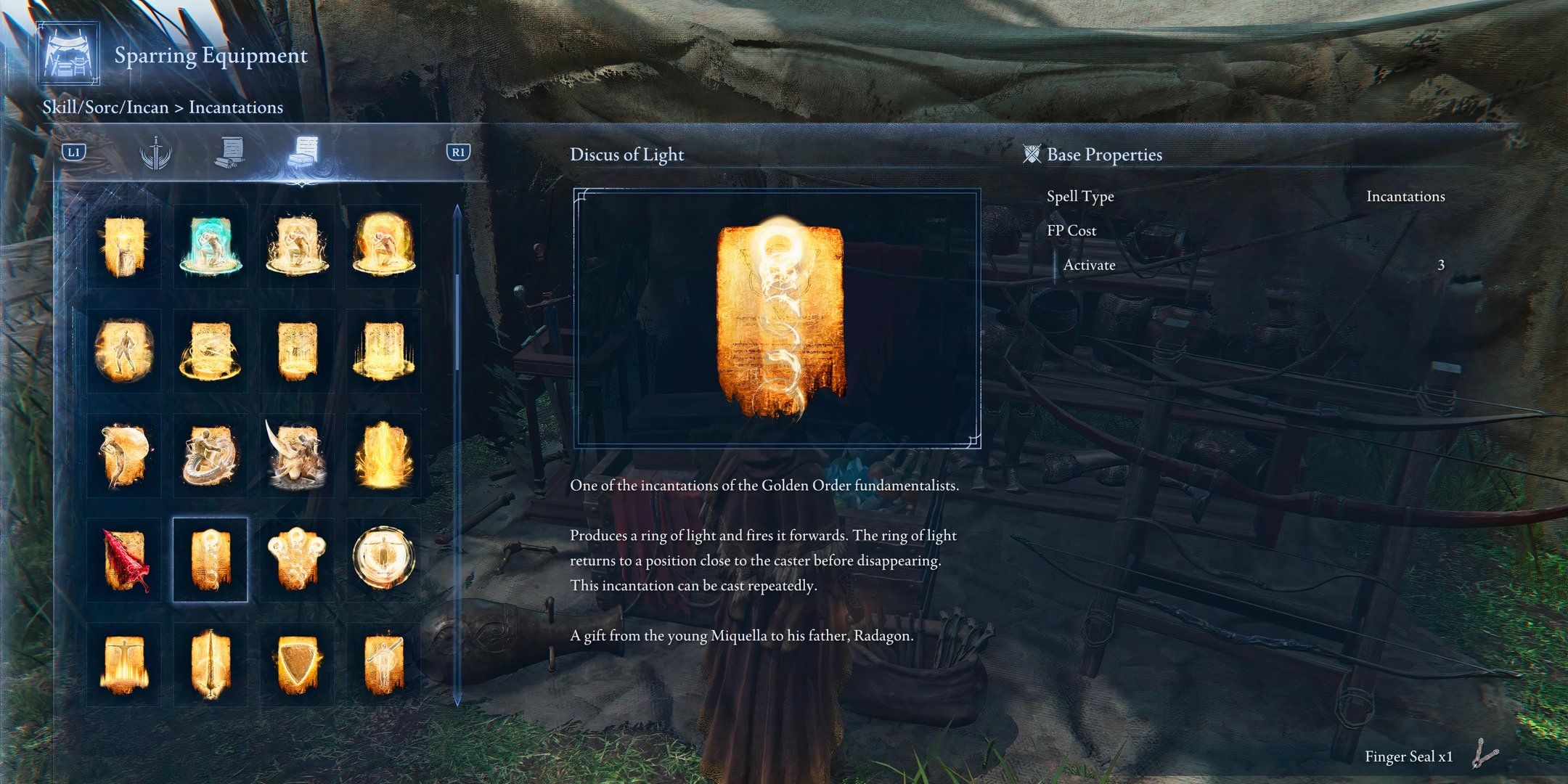Select the teal-glowing kneeling figure incantation
The image size is (1568, 784).
[210, 247]
